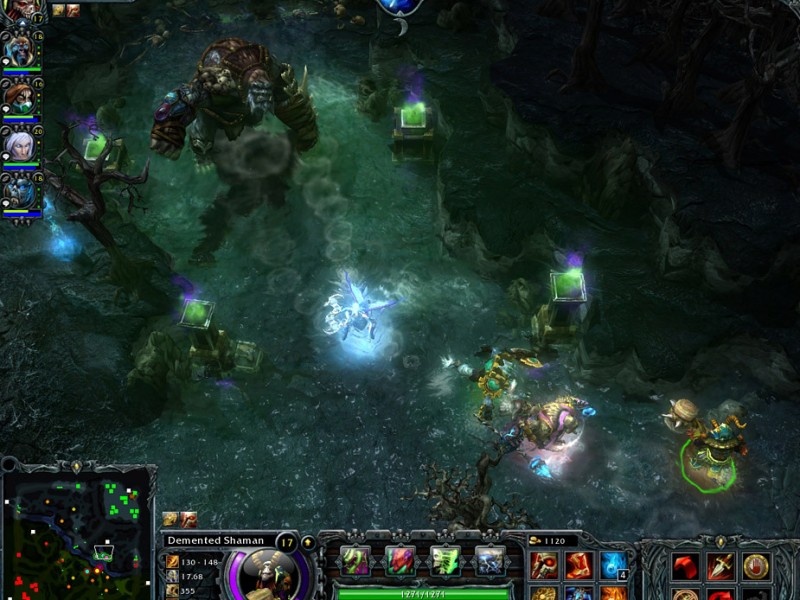Click the red staff item in inventory

[x=545, y=565]
